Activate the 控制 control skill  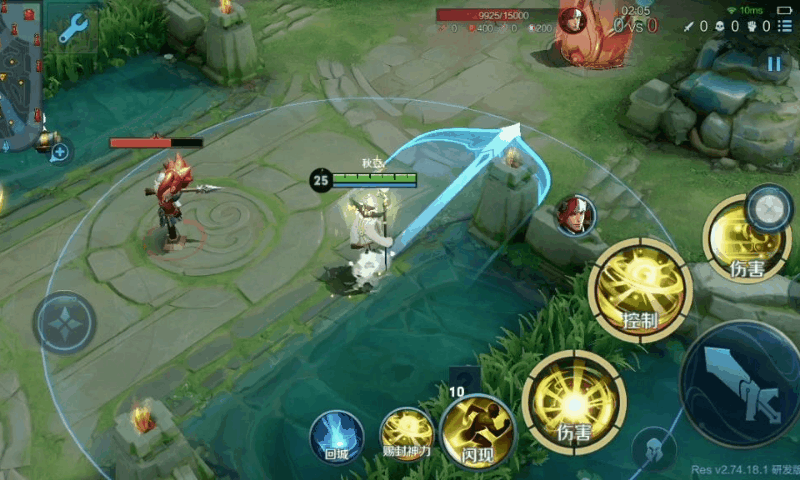point(640,290)
